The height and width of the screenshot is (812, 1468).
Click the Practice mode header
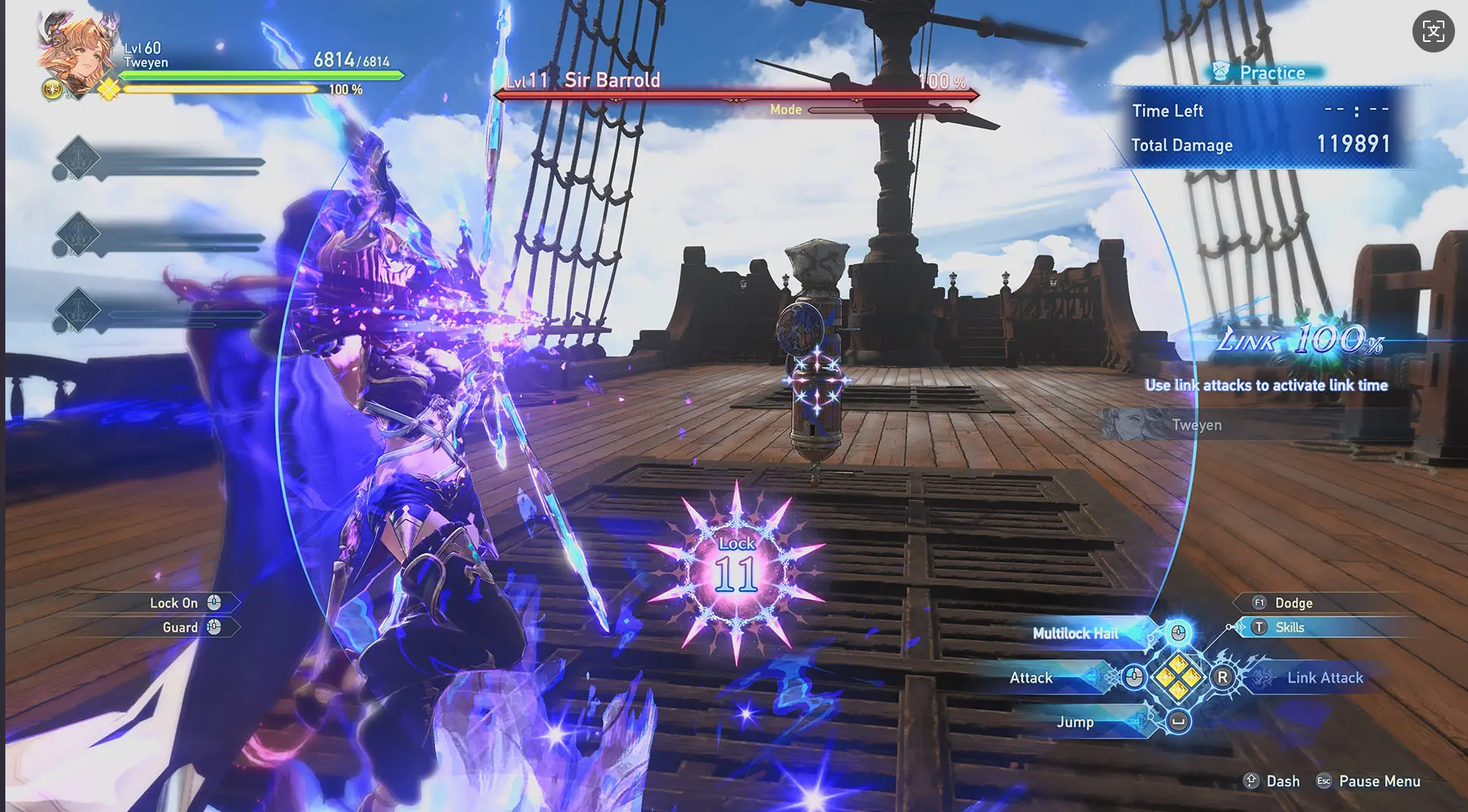pos(1271,73)
